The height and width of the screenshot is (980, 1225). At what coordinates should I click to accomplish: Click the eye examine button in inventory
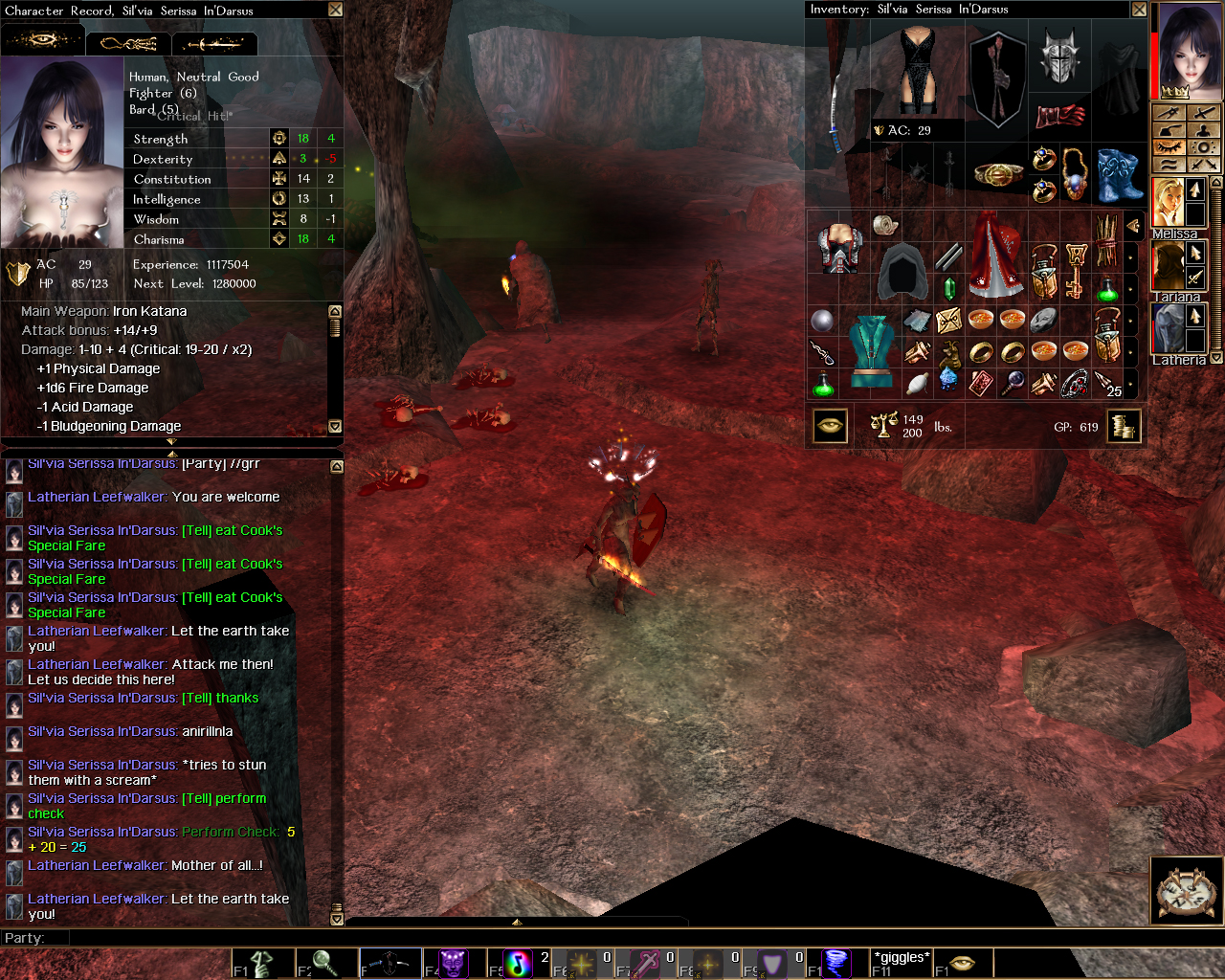coord(830,426)
